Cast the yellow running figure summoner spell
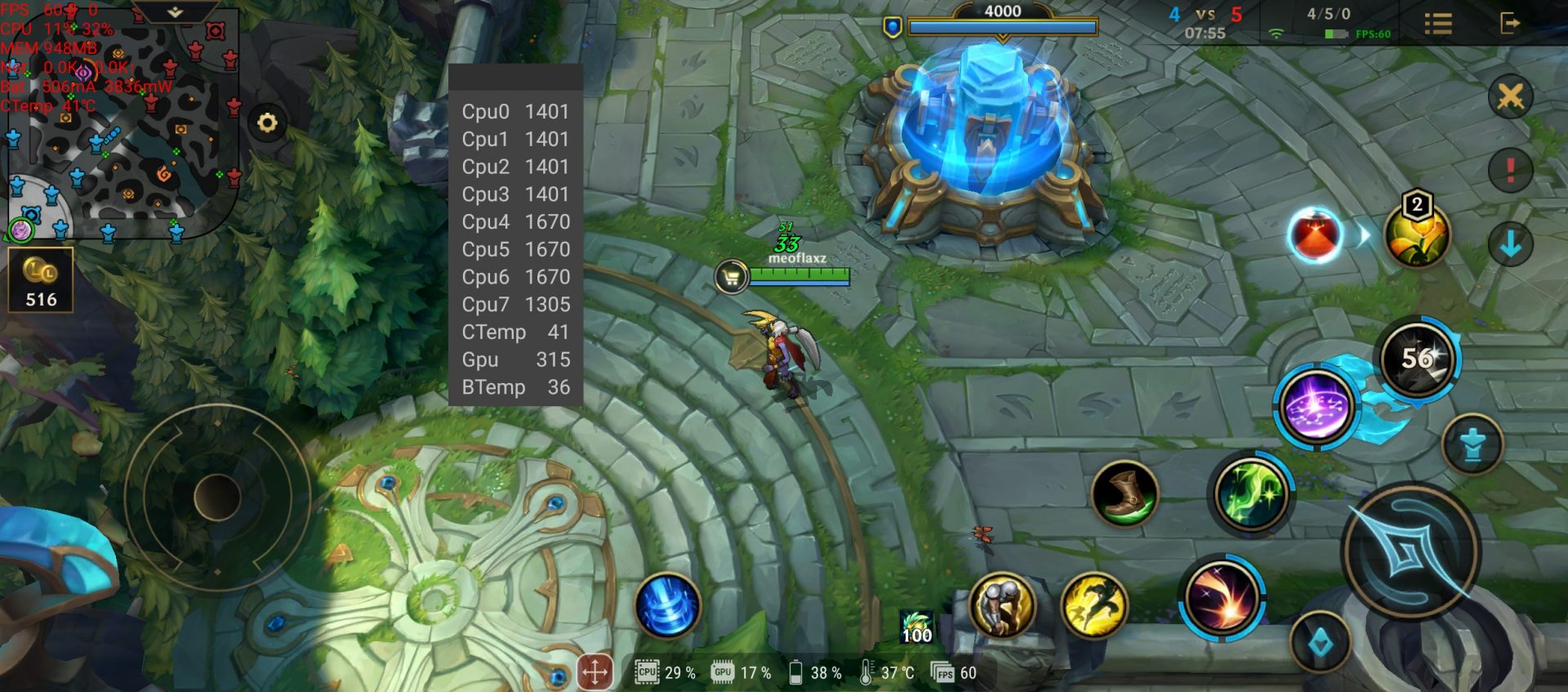 tap(1094, 605)
